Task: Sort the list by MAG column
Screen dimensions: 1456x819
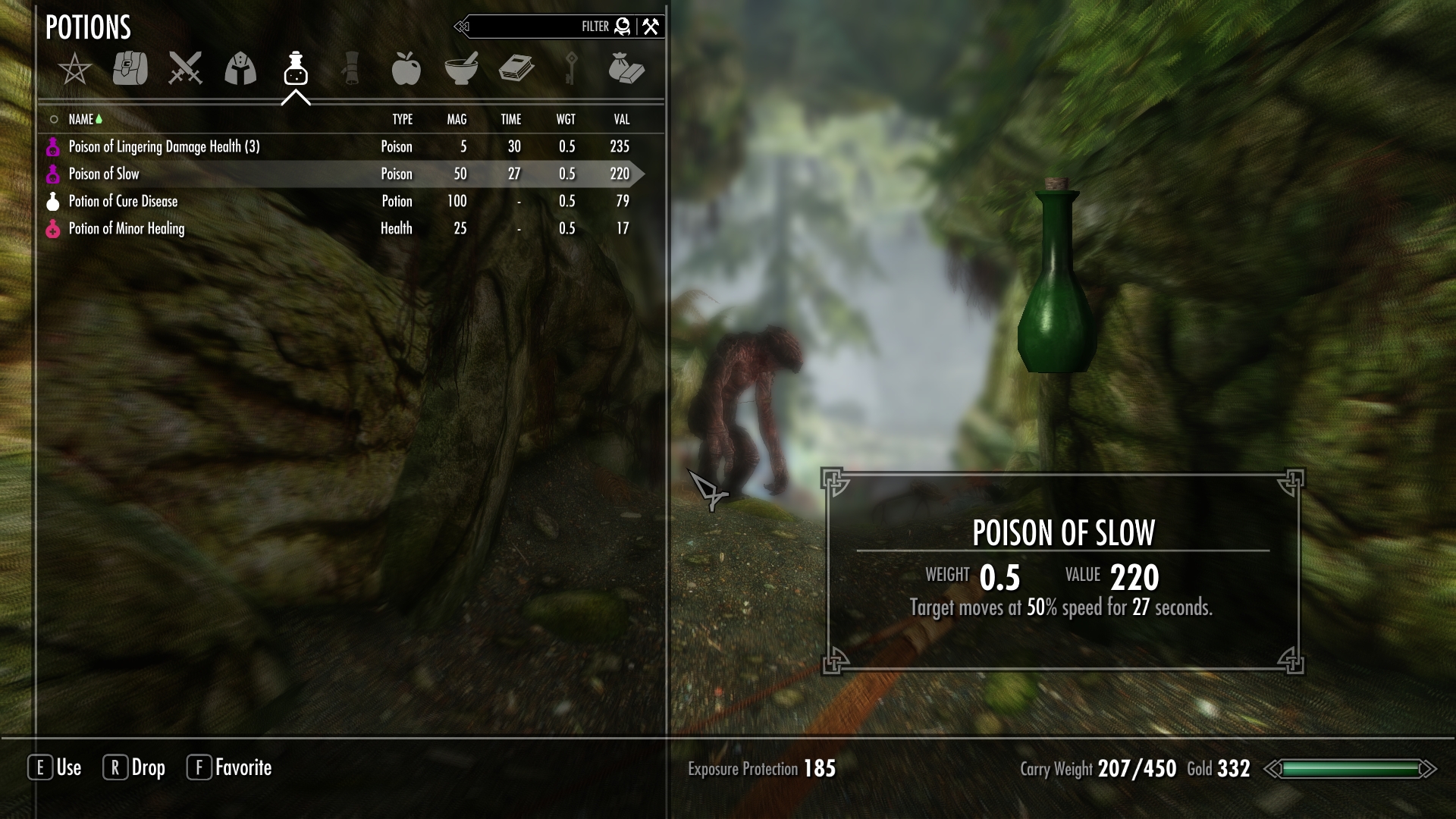Action: pos(457,119)
